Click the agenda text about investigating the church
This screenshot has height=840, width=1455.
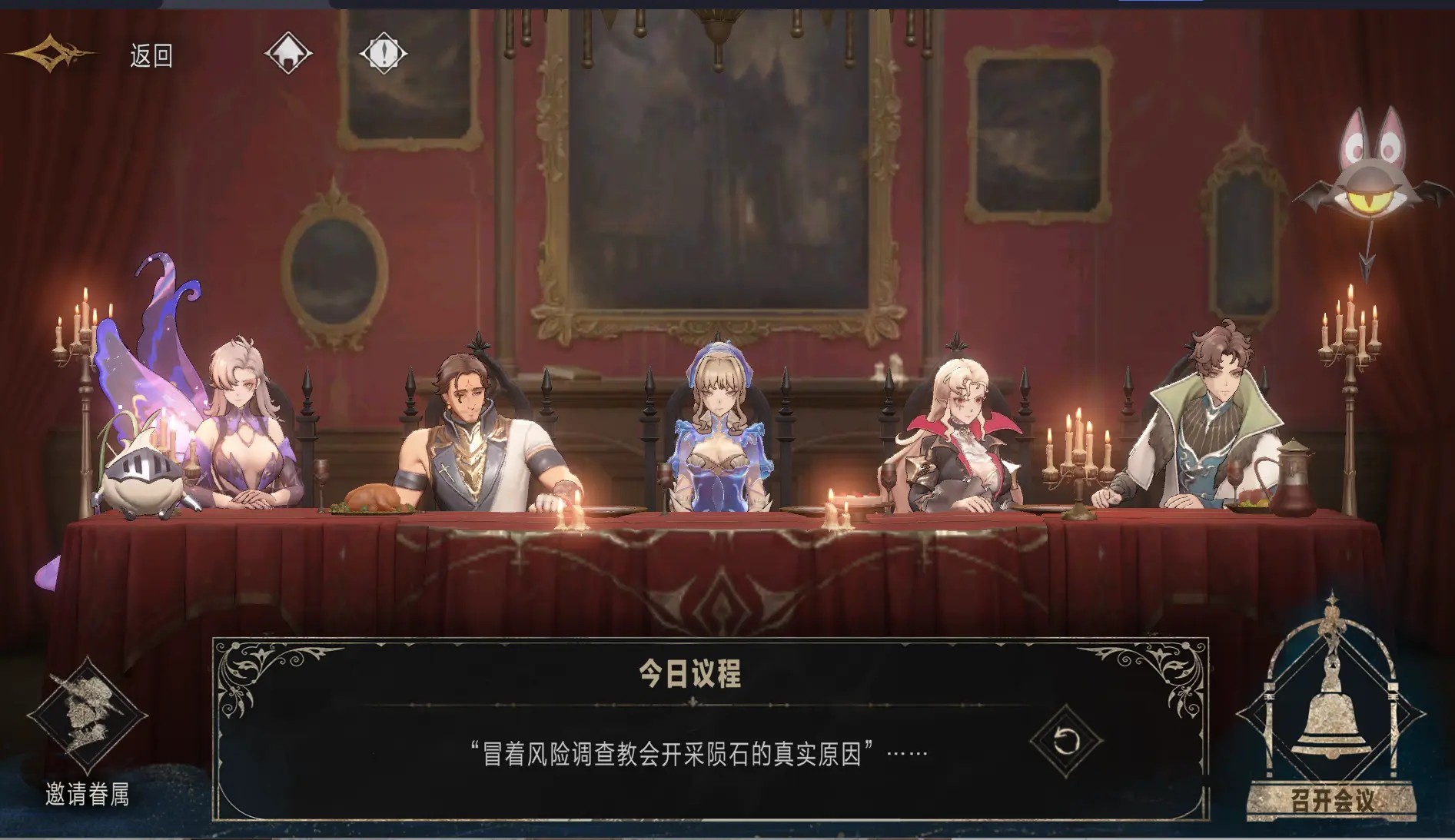(692, 751)
